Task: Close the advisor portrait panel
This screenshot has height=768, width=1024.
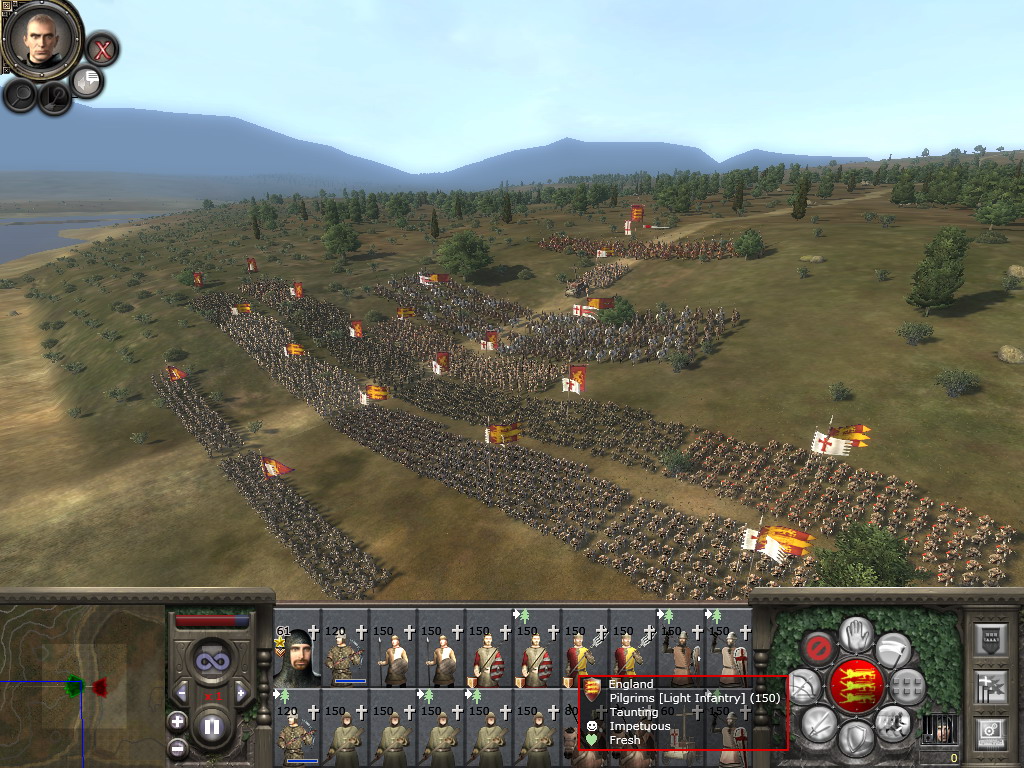Action: pyautogui.click(x=101, y=48)
